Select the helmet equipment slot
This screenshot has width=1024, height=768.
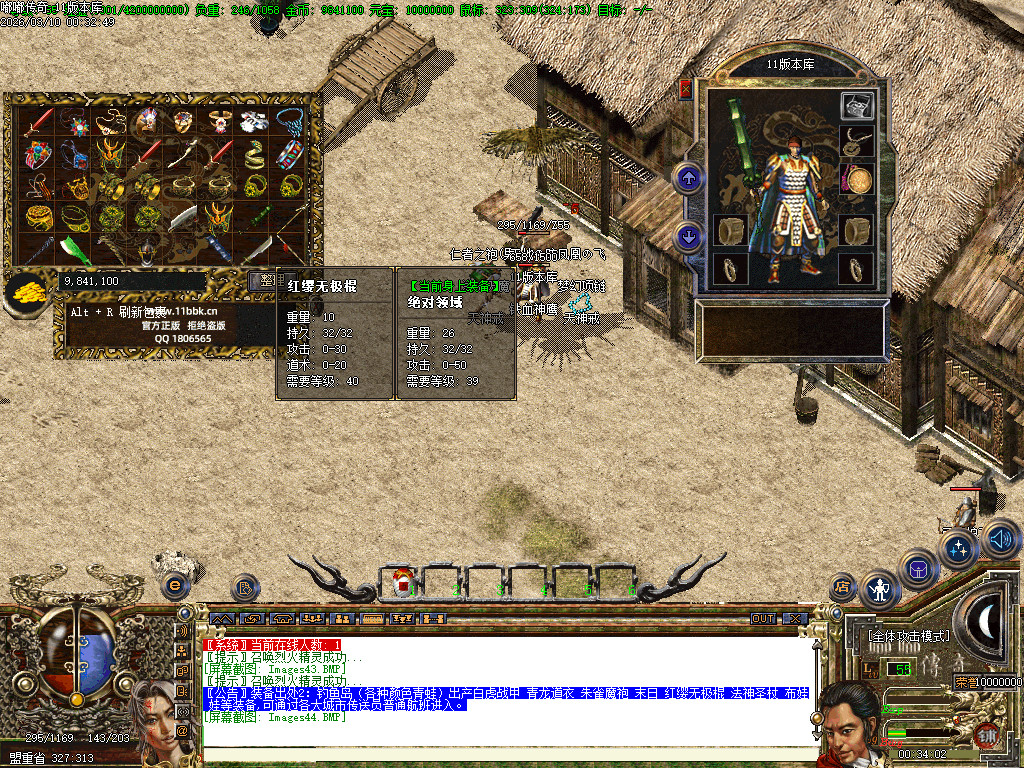(856, 105)
